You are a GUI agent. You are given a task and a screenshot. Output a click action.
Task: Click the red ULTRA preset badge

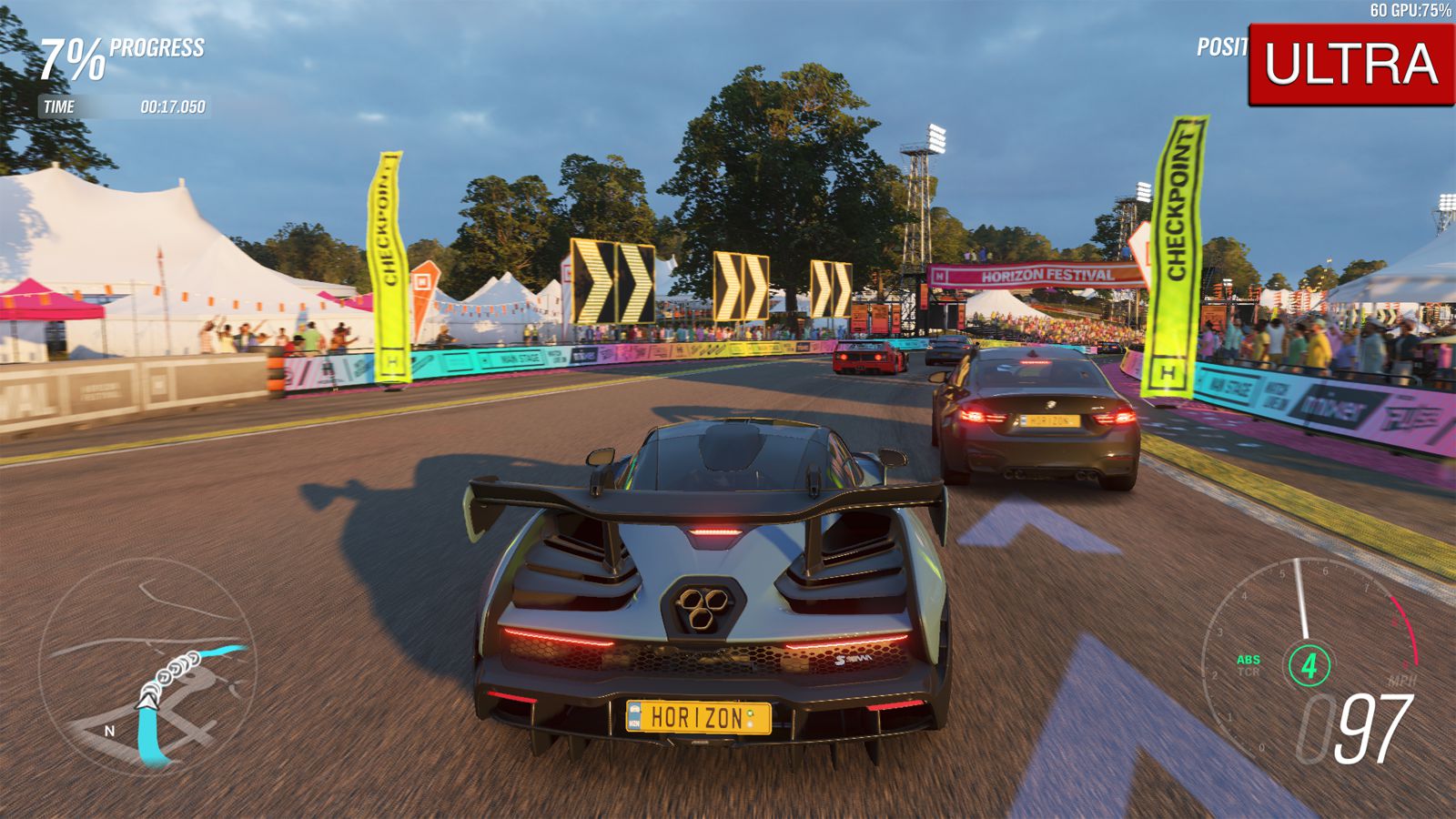click(x=1350, y=65)
